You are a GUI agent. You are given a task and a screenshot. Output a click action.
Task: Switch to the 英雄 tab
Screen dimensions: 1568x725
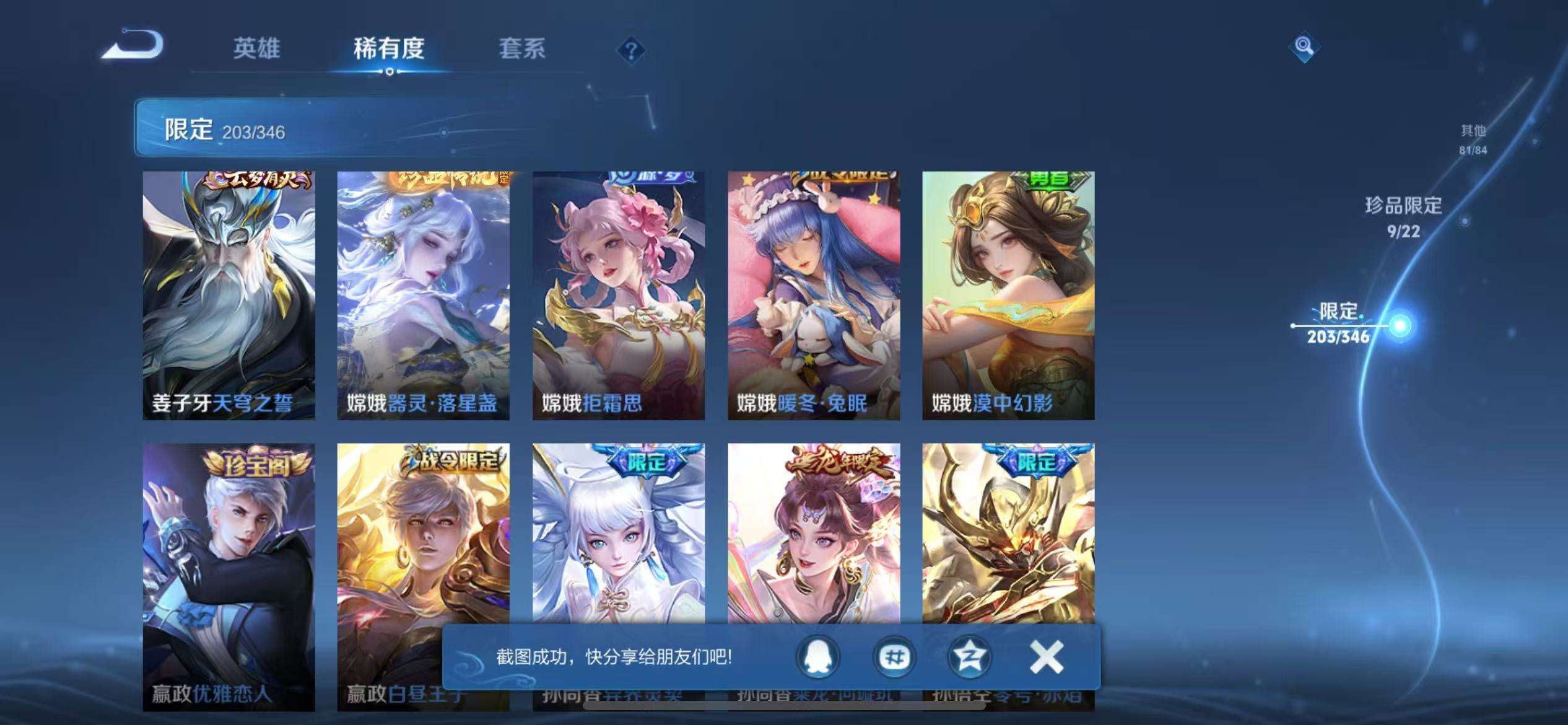[258, 50]
